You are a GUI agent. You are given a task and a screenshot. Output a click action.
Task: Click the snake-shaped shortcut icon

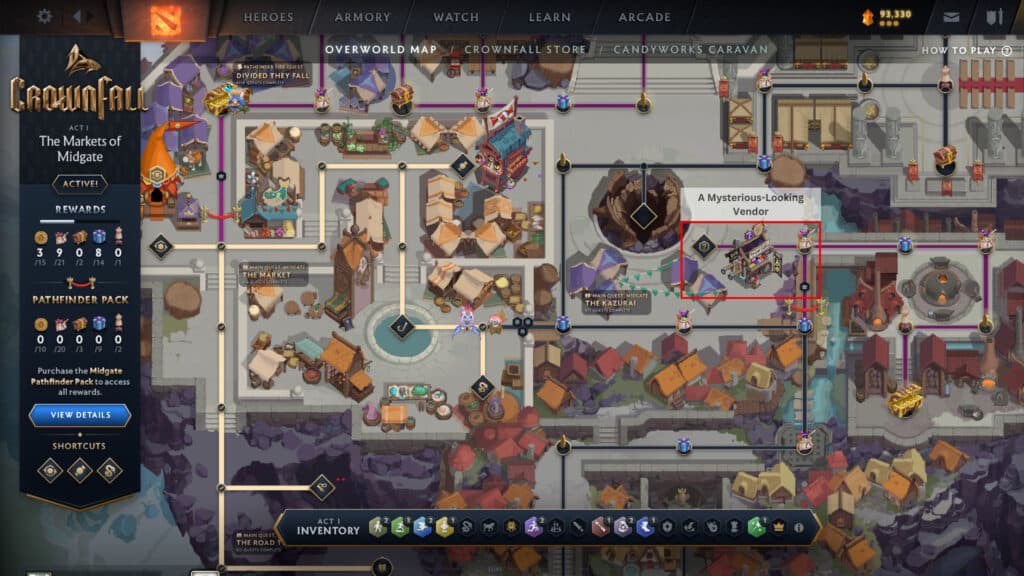pyautogui.click(x=108, y=470)
